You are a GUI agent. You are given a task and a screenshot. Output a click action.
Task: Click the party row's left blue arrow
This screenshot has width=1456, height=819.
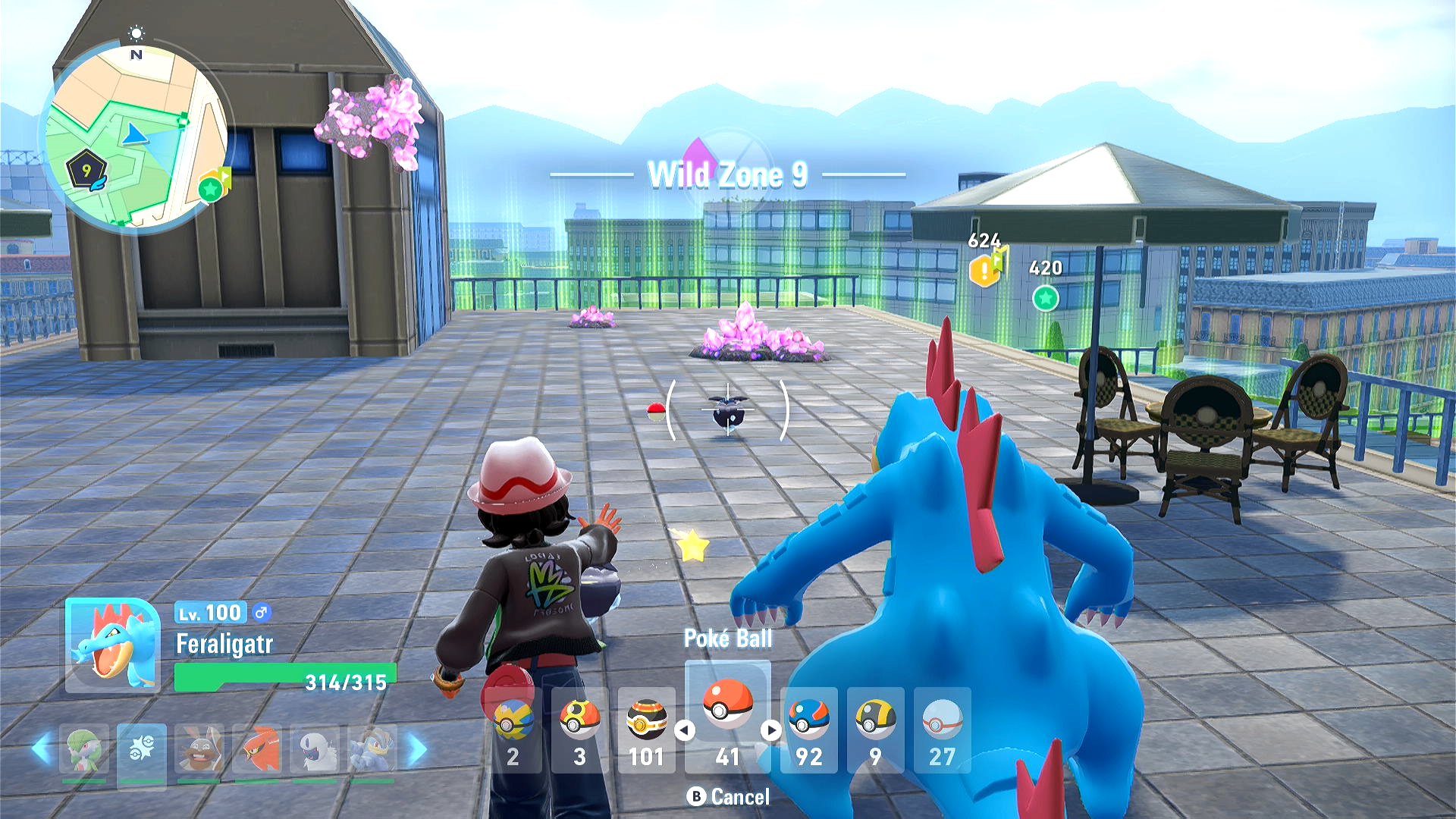[41, 748]
